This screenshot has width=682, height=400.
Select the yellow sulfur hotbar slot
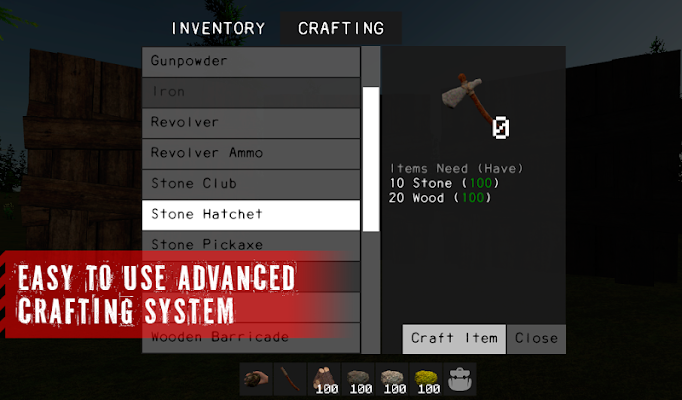(427, 379)
